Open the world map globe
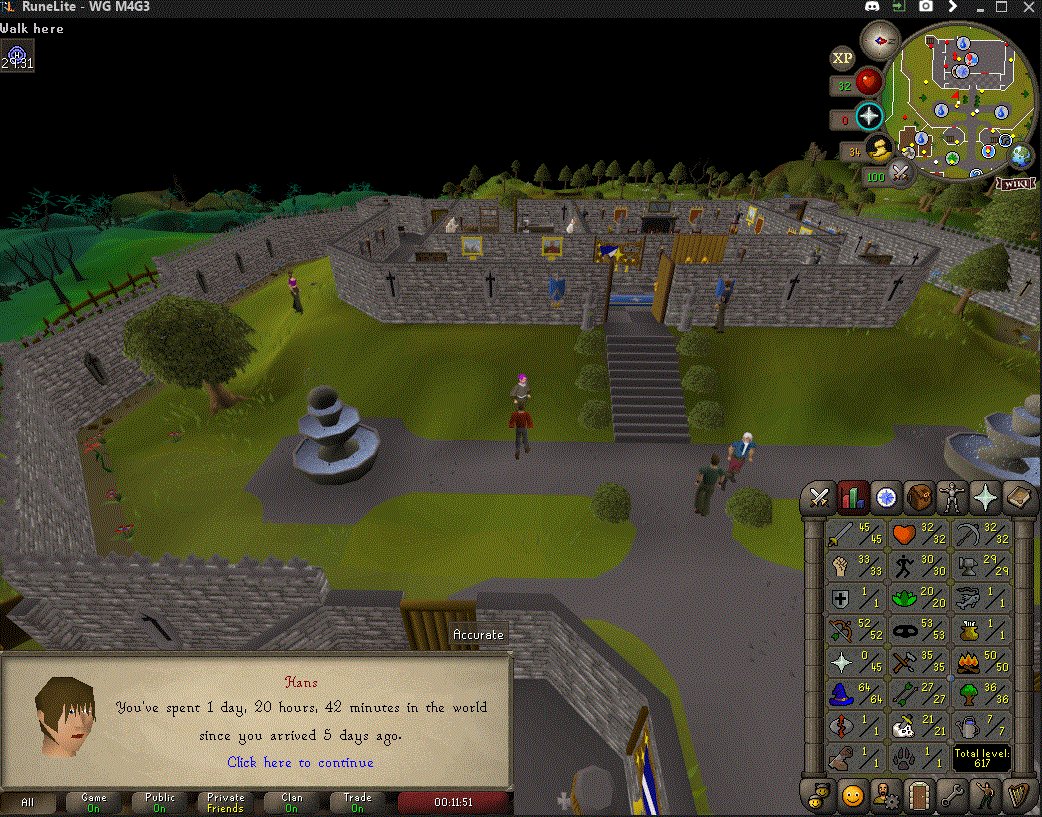Image resolution: width=1042 pixels, height=817 pixels. click(1021, 156)
